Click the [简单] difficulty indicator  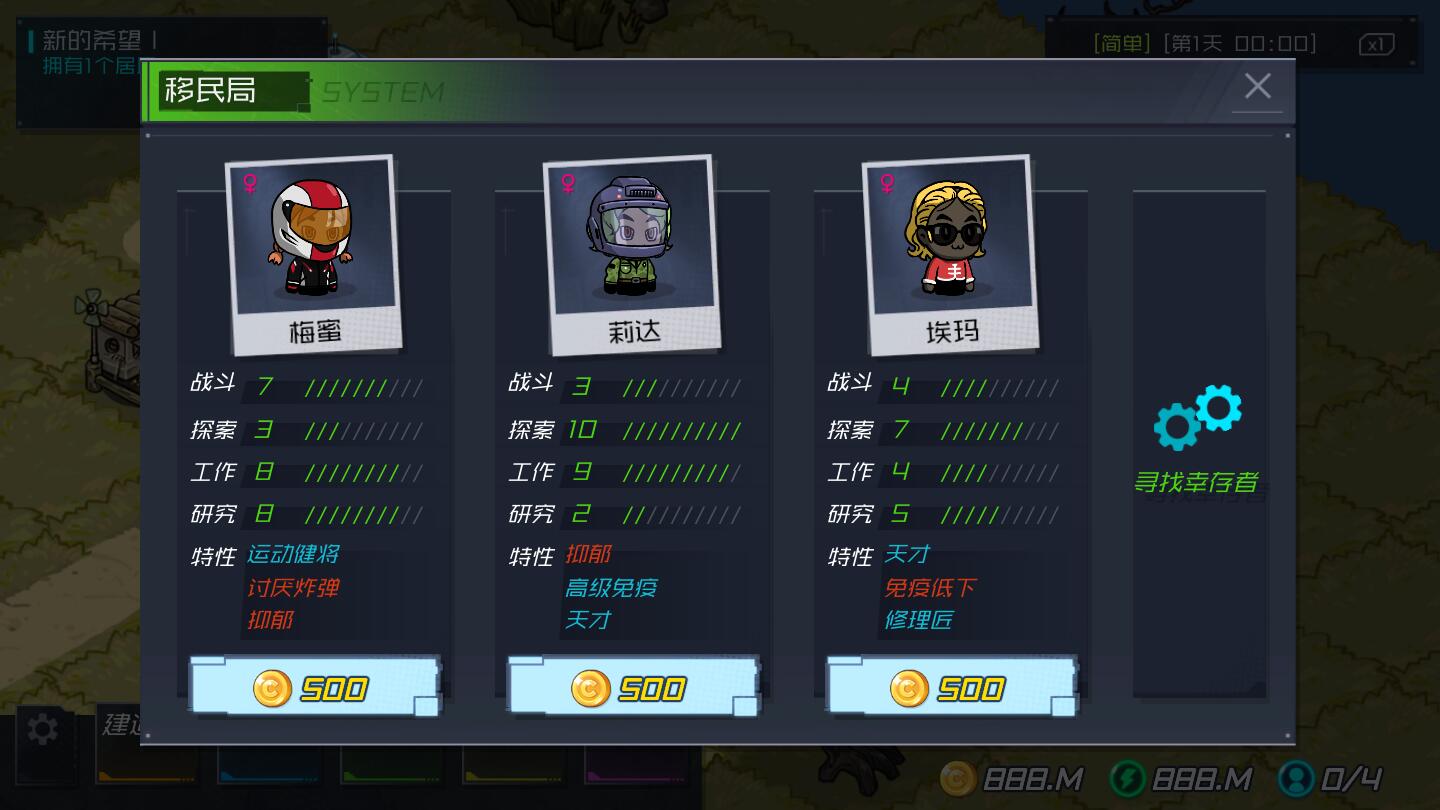1121,43
